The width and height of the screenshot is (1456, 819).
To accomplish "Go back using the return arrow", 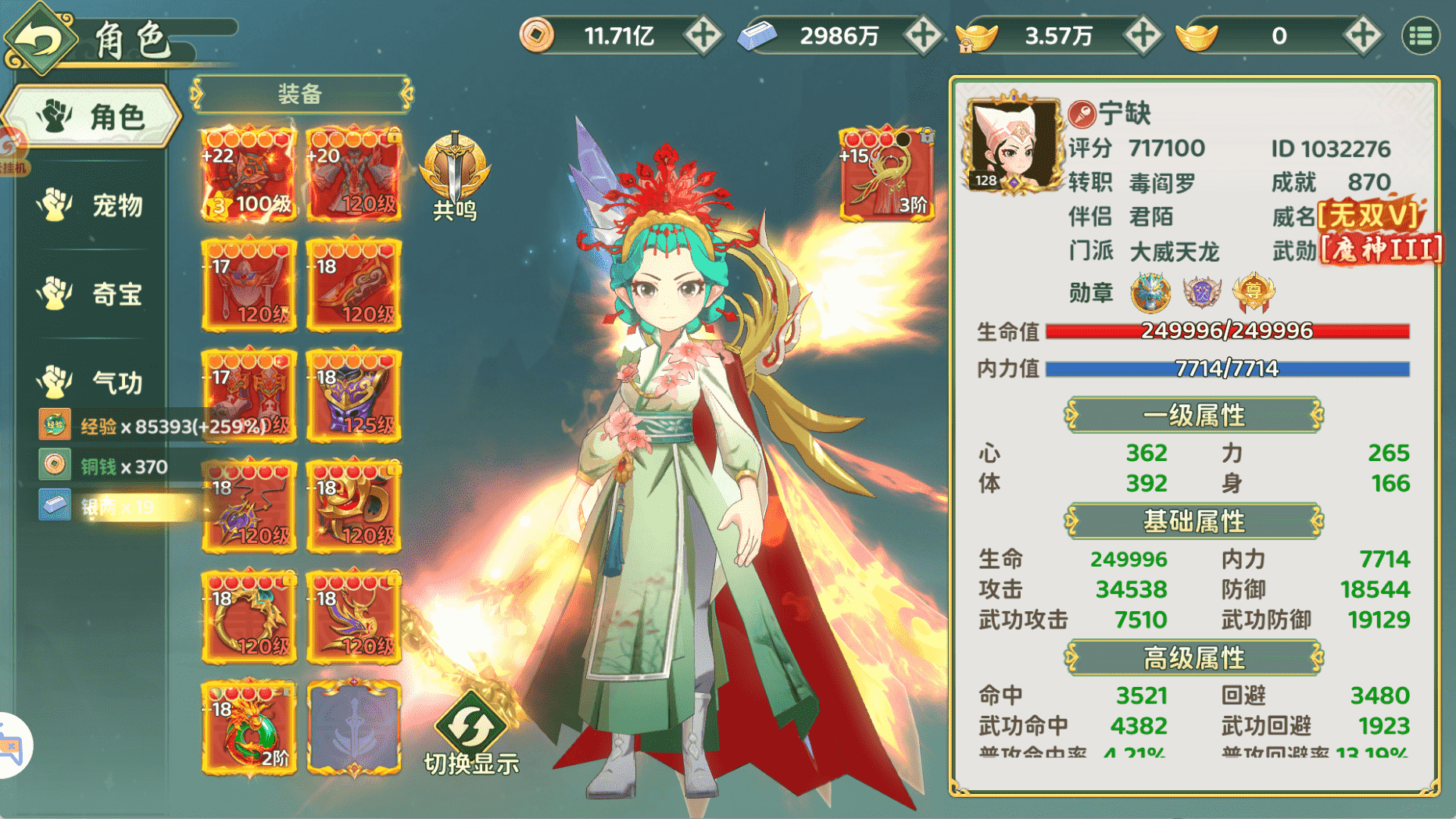I will click(41, 38).
